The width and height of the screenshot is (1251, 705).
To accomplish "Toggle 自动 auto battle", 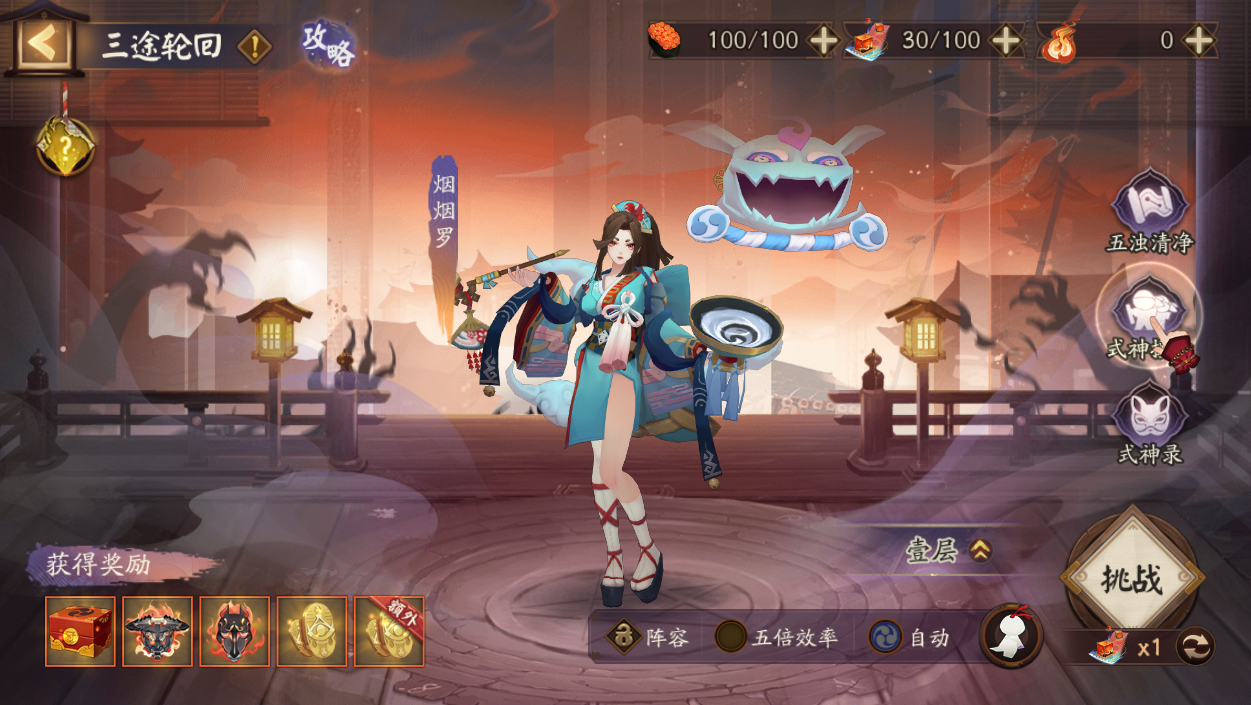I will 886,637.
